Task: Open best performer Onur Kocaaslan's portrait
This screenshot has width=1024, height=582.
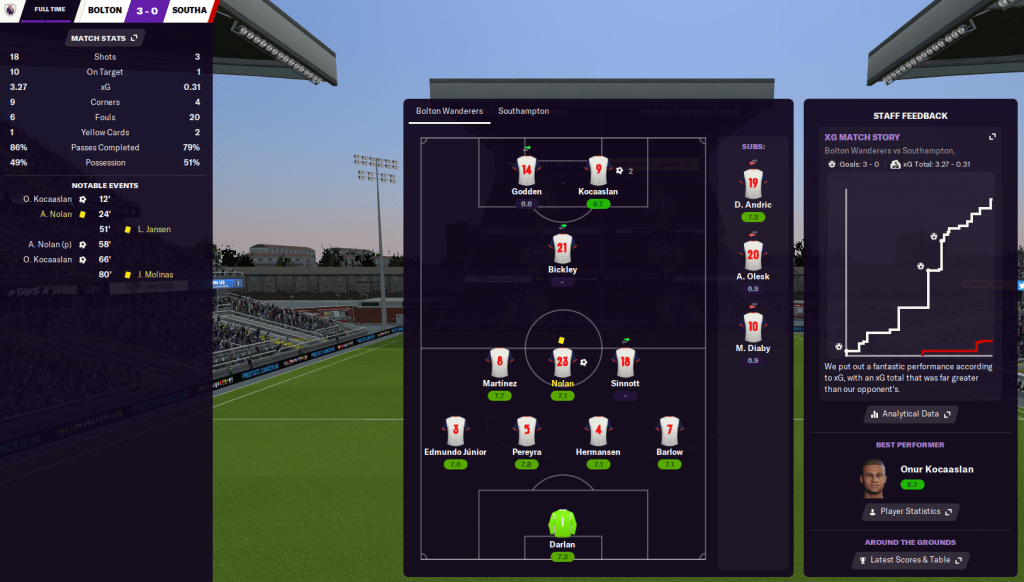Action: click(874, 478)
